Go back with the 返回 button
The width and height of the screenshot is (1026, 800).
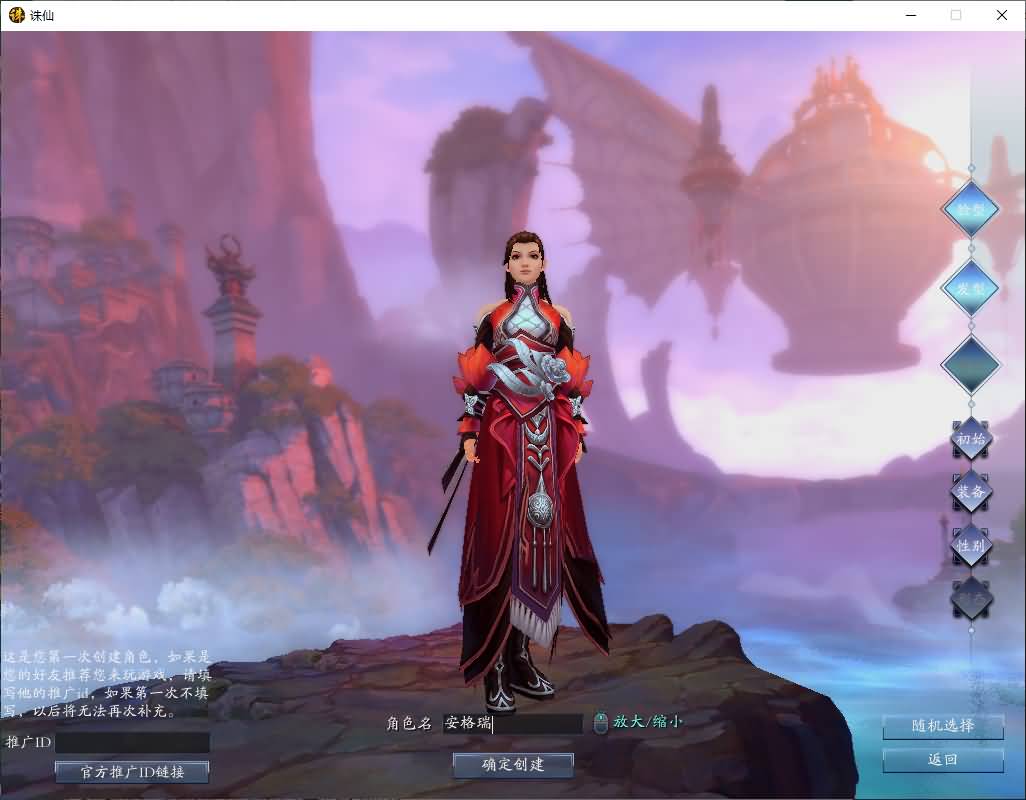coord(942,760)
